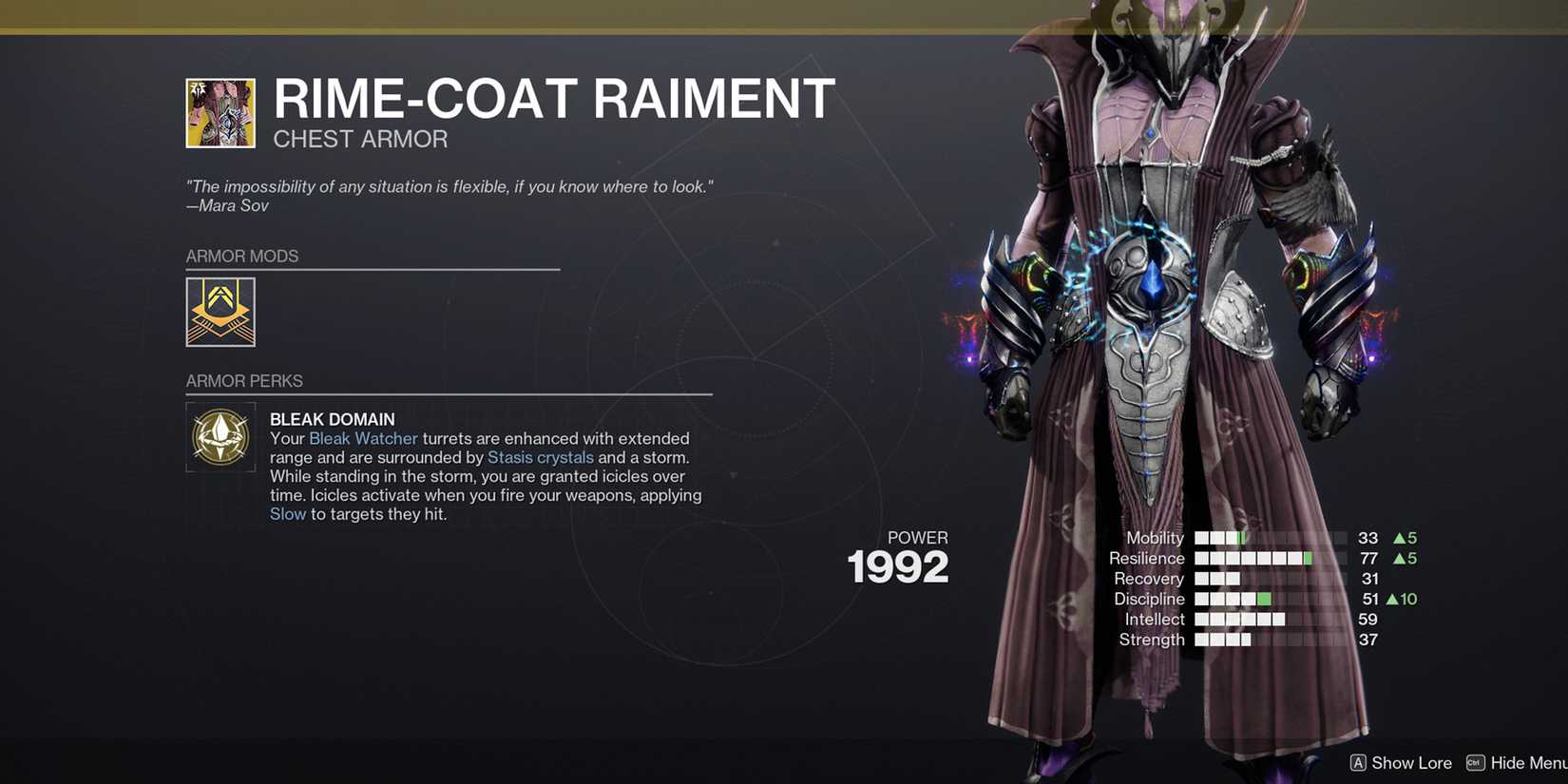The width and height of the screenshot is (1568, 784).
Task: Select the circular perk emblem in Armor Perks
Action: (220, 438)
